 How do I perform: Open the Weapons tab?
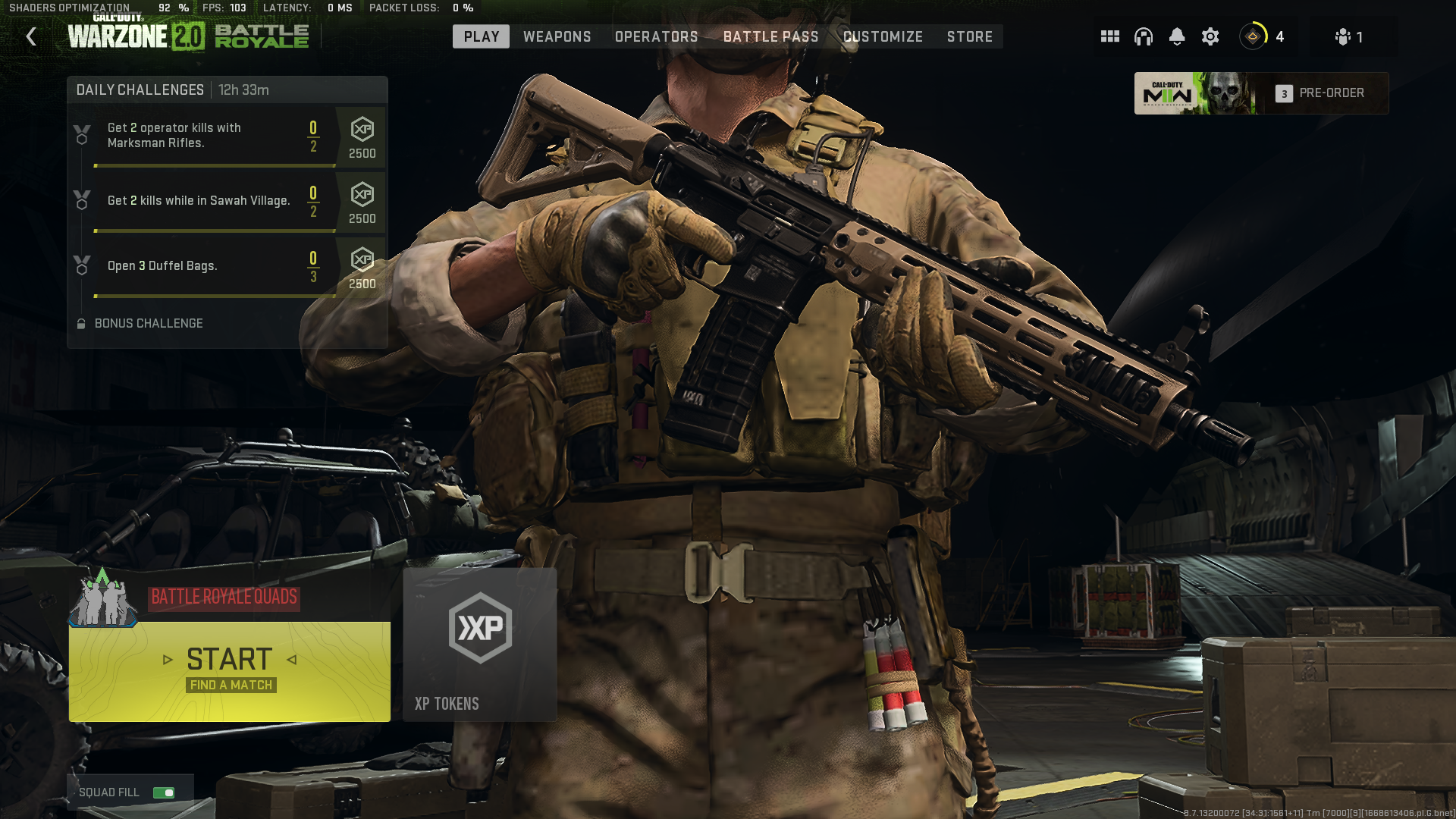point(557,36)
